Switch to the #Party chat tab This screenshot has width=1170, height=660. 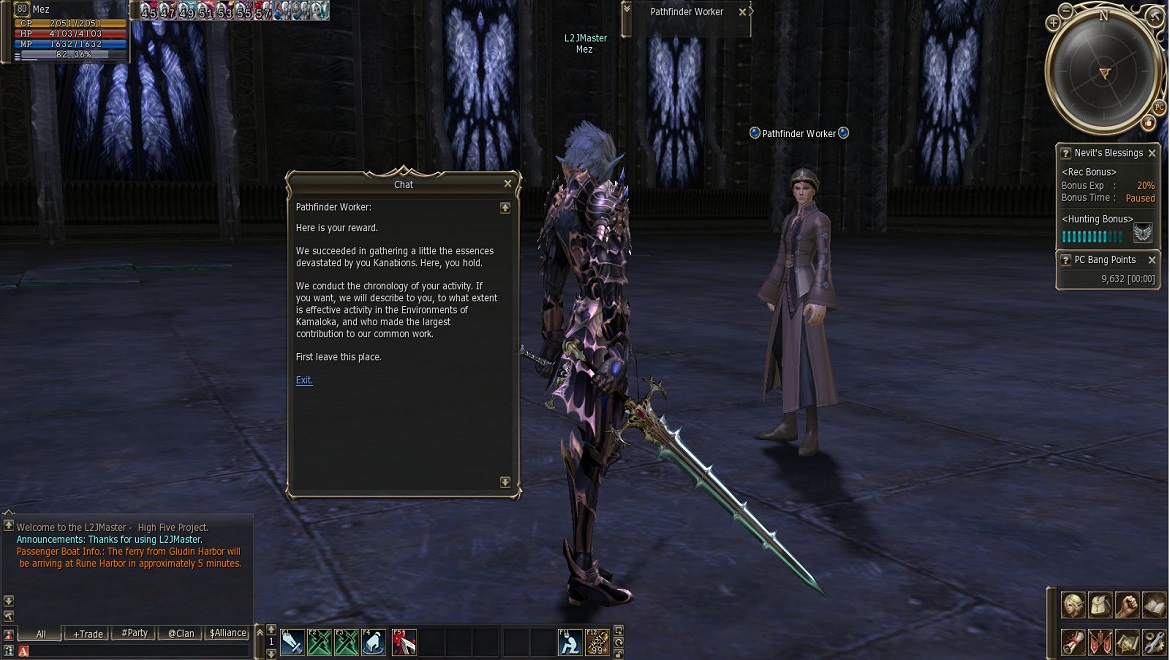(x=134, y=633)
